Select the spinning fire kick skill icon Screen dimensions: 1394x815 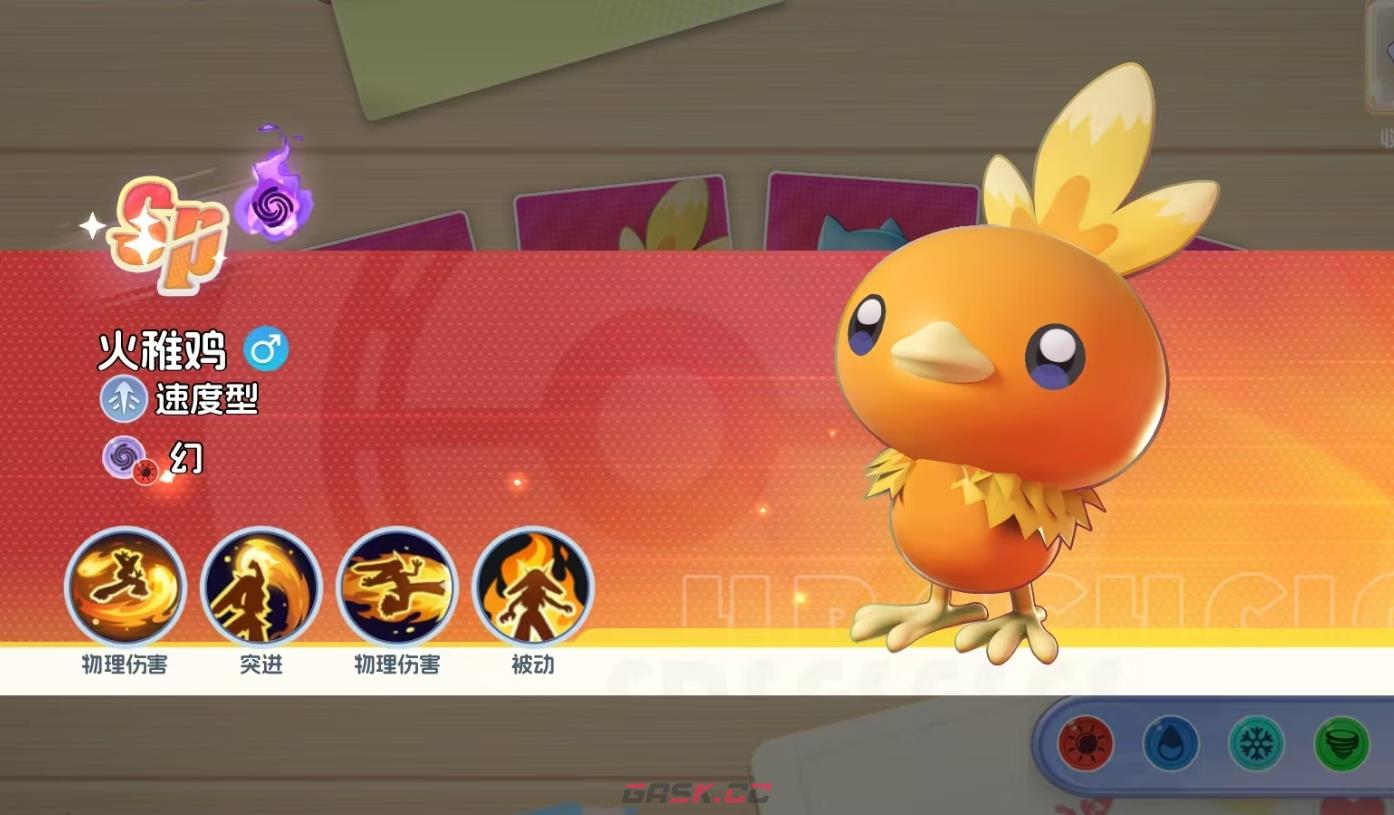point(125,587)
